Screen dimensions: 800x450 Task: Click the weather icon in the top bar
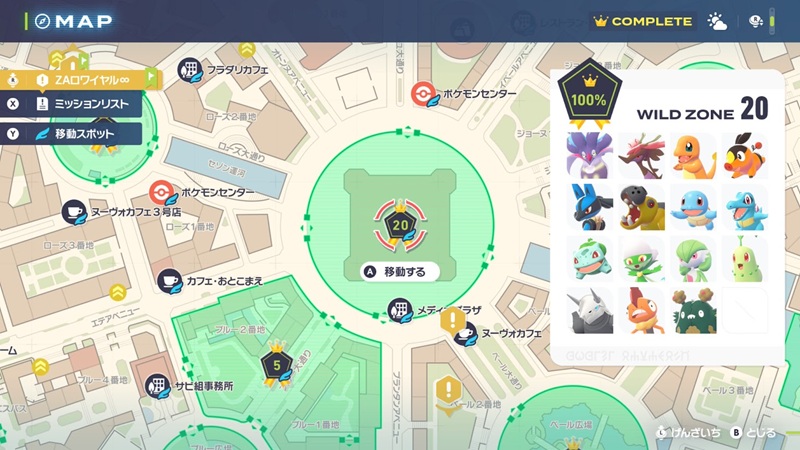[x=717, y=21]
